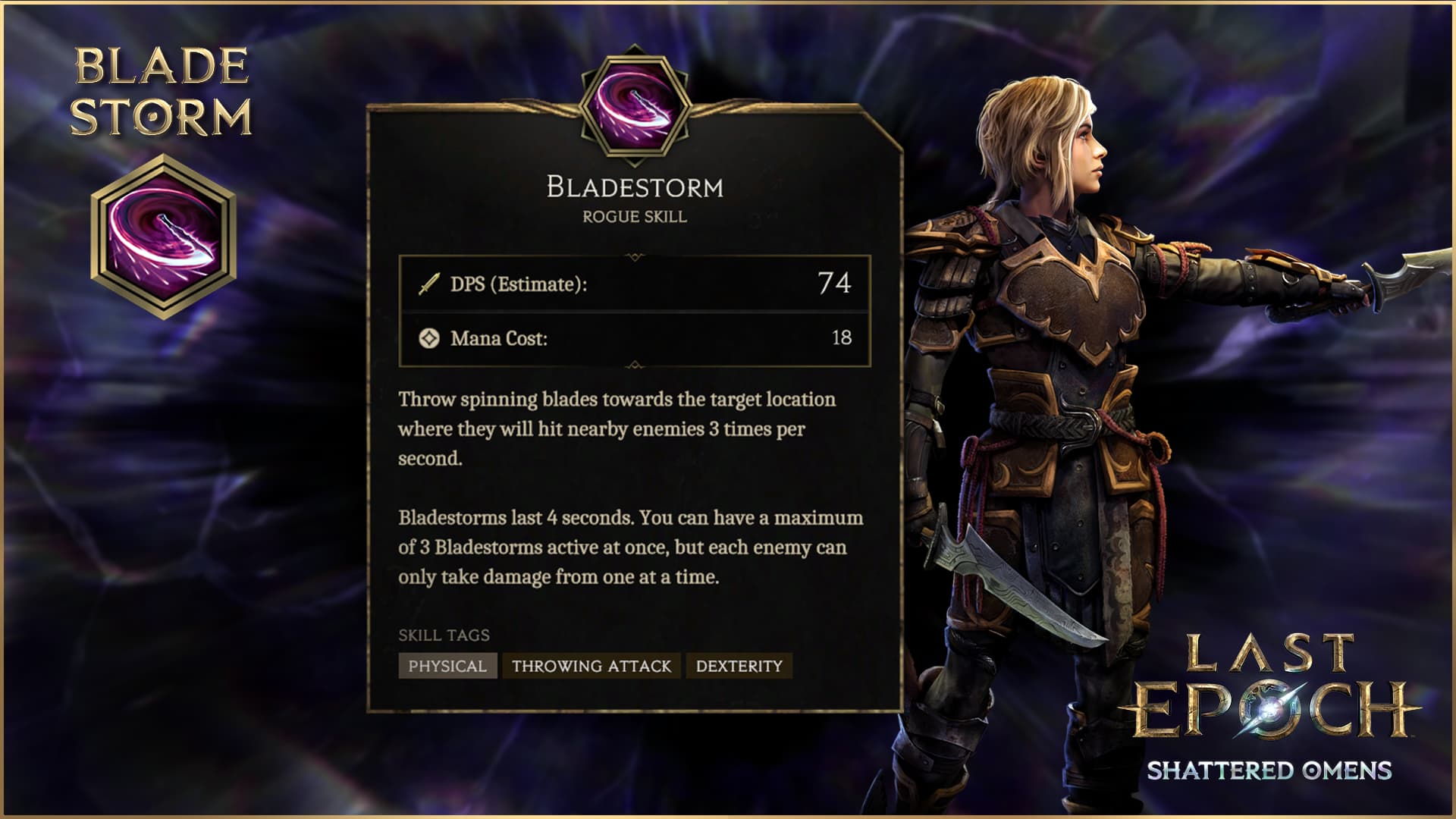
Task: Click the large Bladestorm icon under the title
Action: [x=163, y=237]
